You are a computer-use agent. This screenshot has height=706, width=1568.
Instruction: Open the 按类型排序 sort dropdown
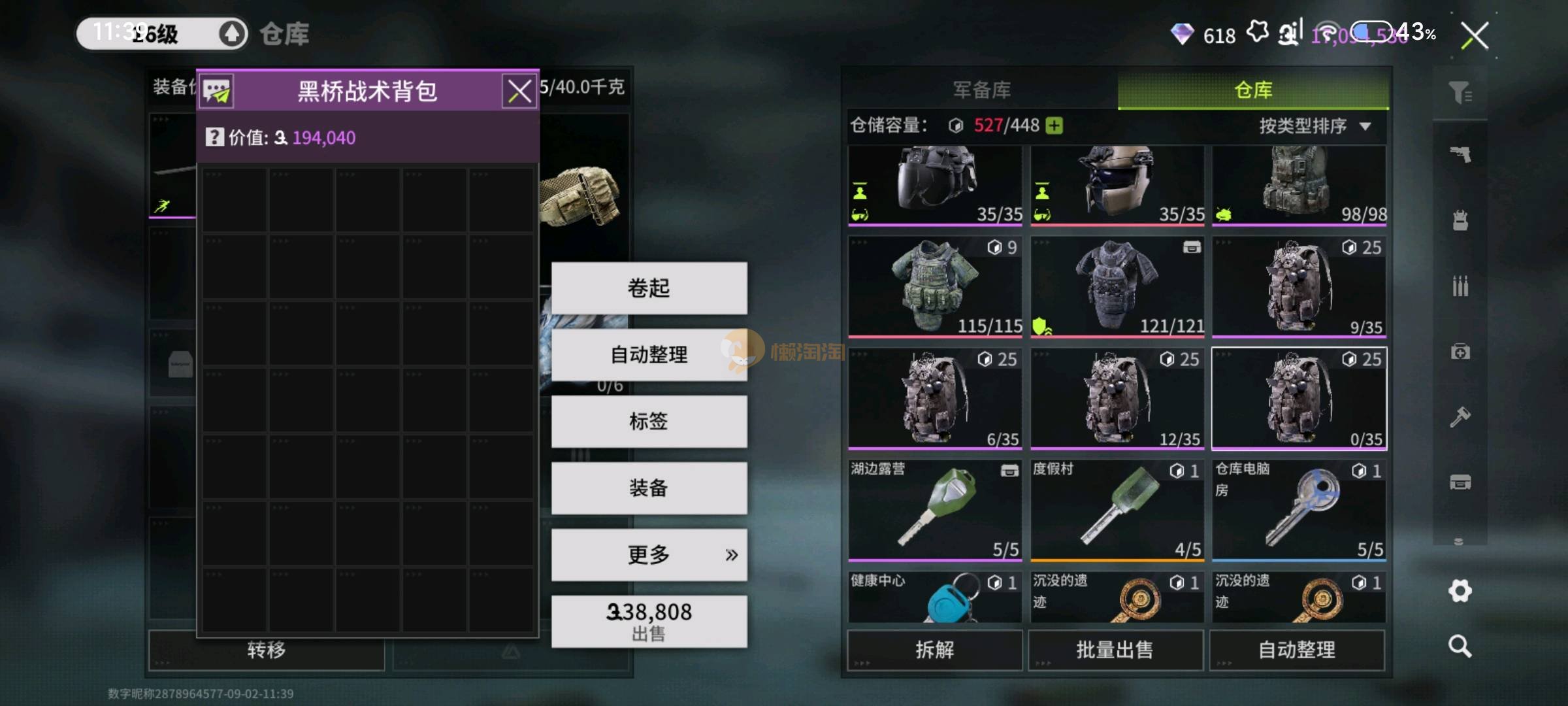point(1315,126)
